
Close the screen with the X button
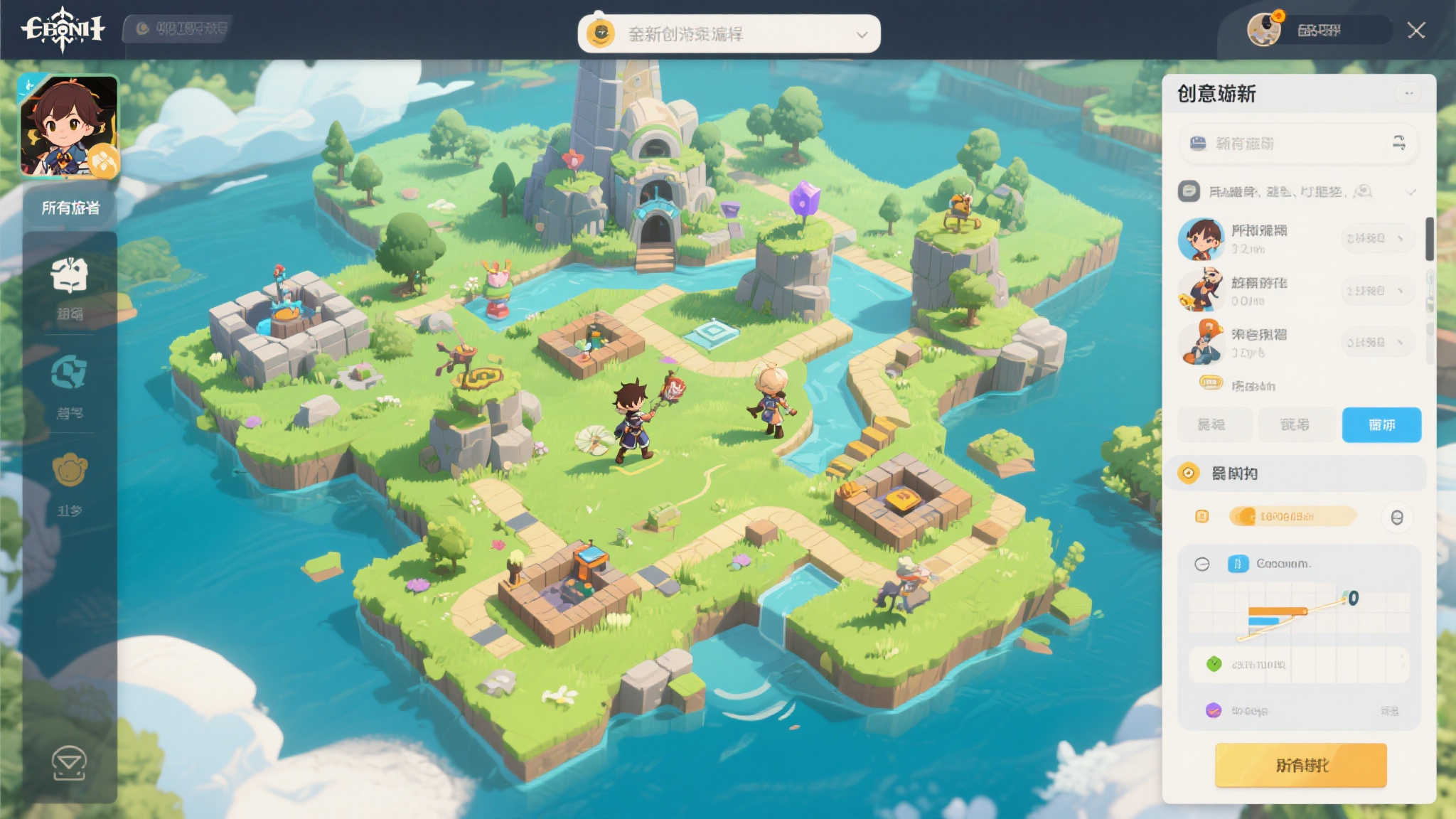1415,31
